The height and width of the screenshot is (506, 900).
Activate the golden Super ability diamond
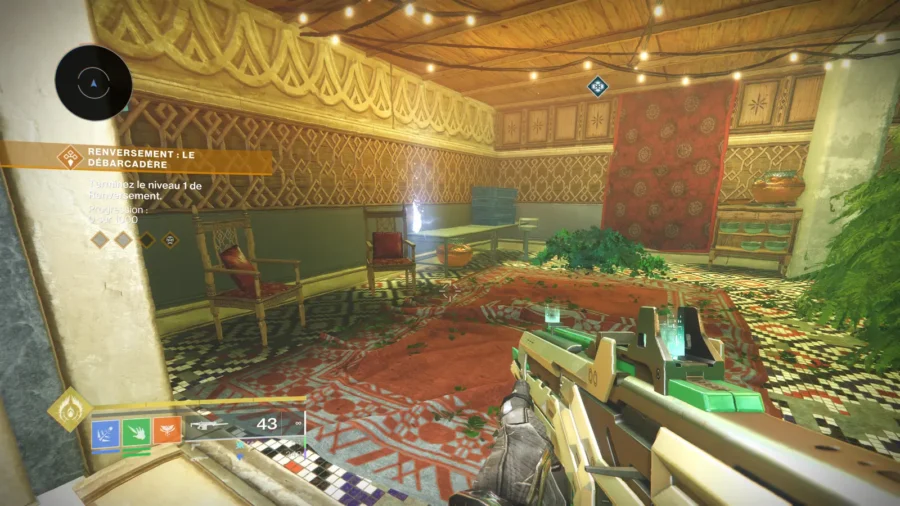tap(69, 408)
